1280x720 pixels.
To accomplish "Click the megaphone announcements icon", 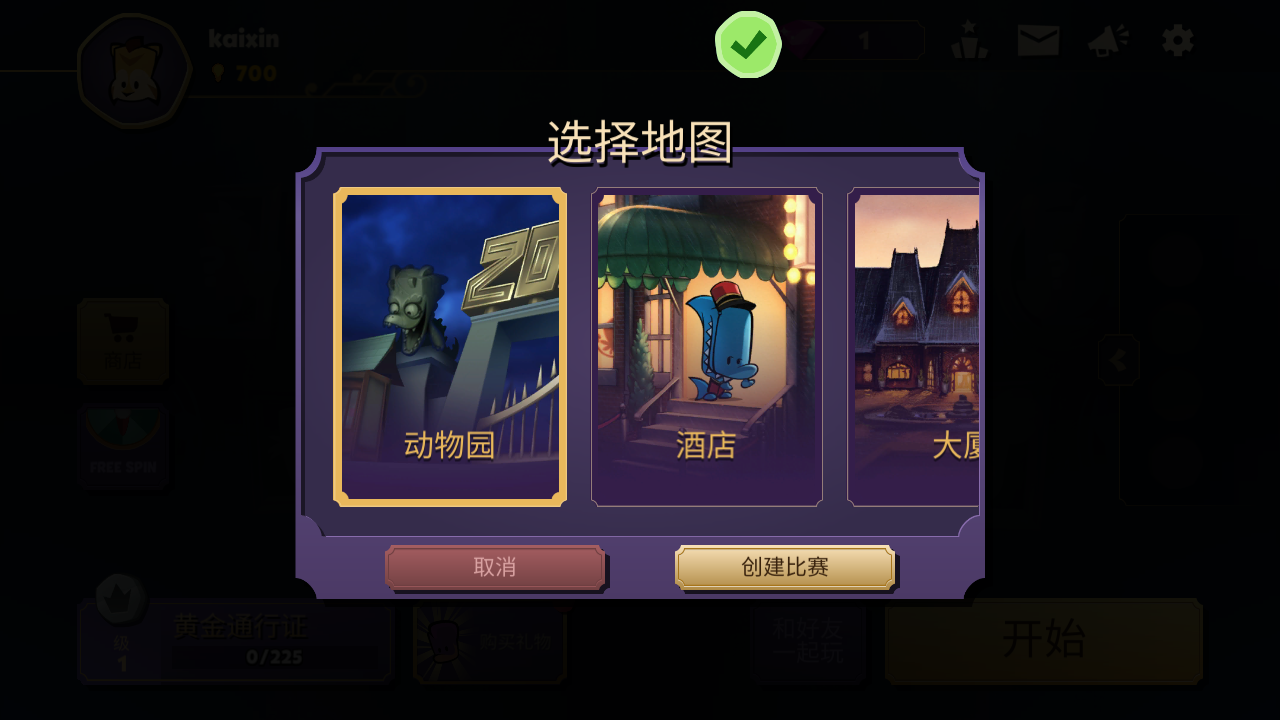I will point(1106,40).
